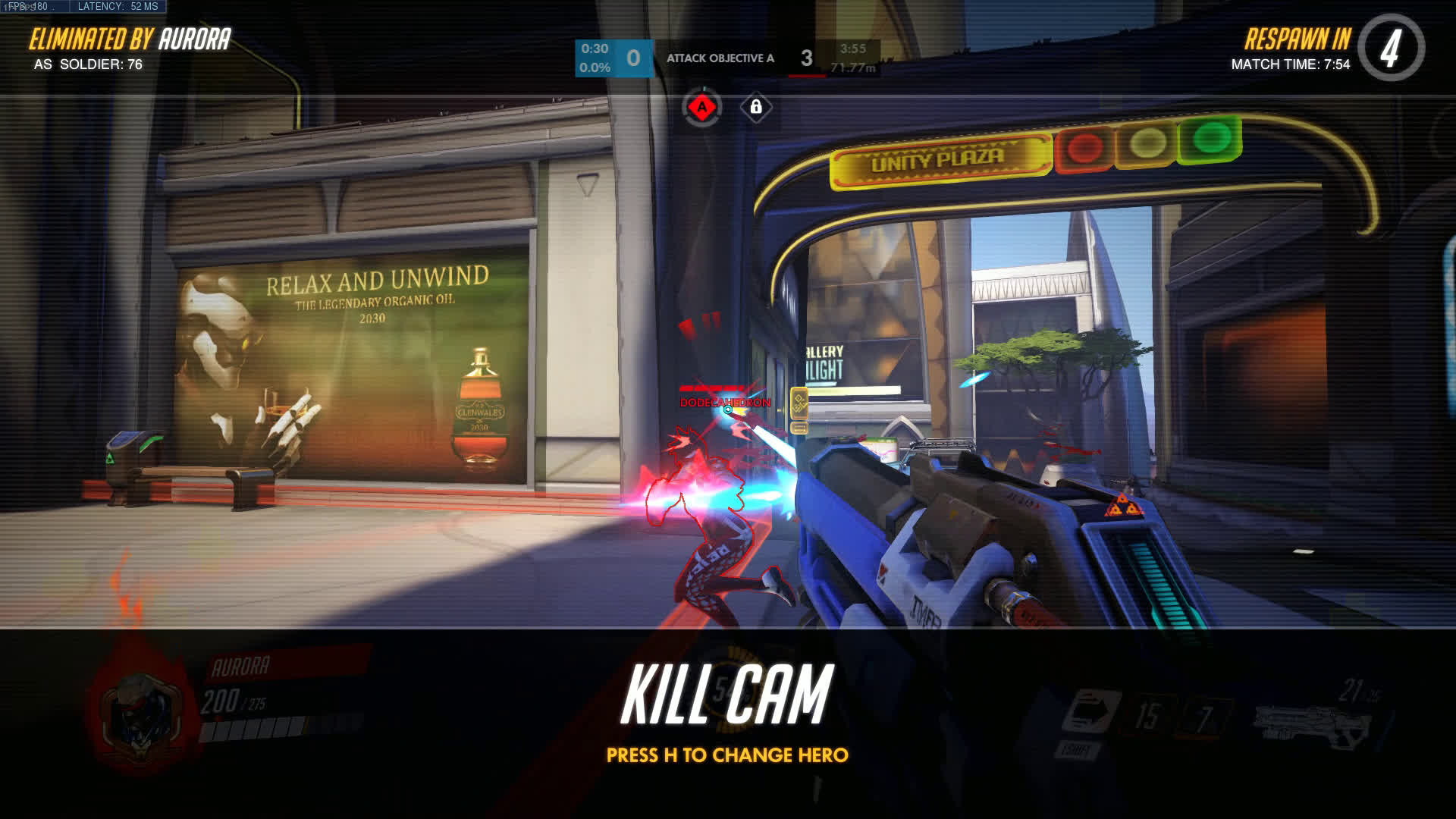The width and height of the screenshot is (1456, 819).
Task: Click the red objective A marker
Action: pyautogui.click(x=702, y=108)
